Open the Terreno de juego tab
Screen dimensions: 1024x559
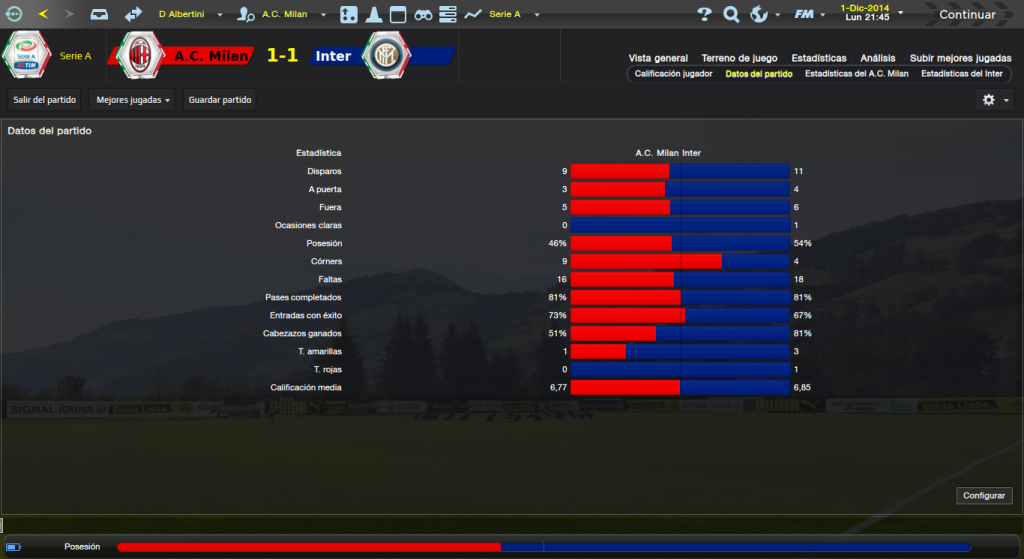click(739, 58)
